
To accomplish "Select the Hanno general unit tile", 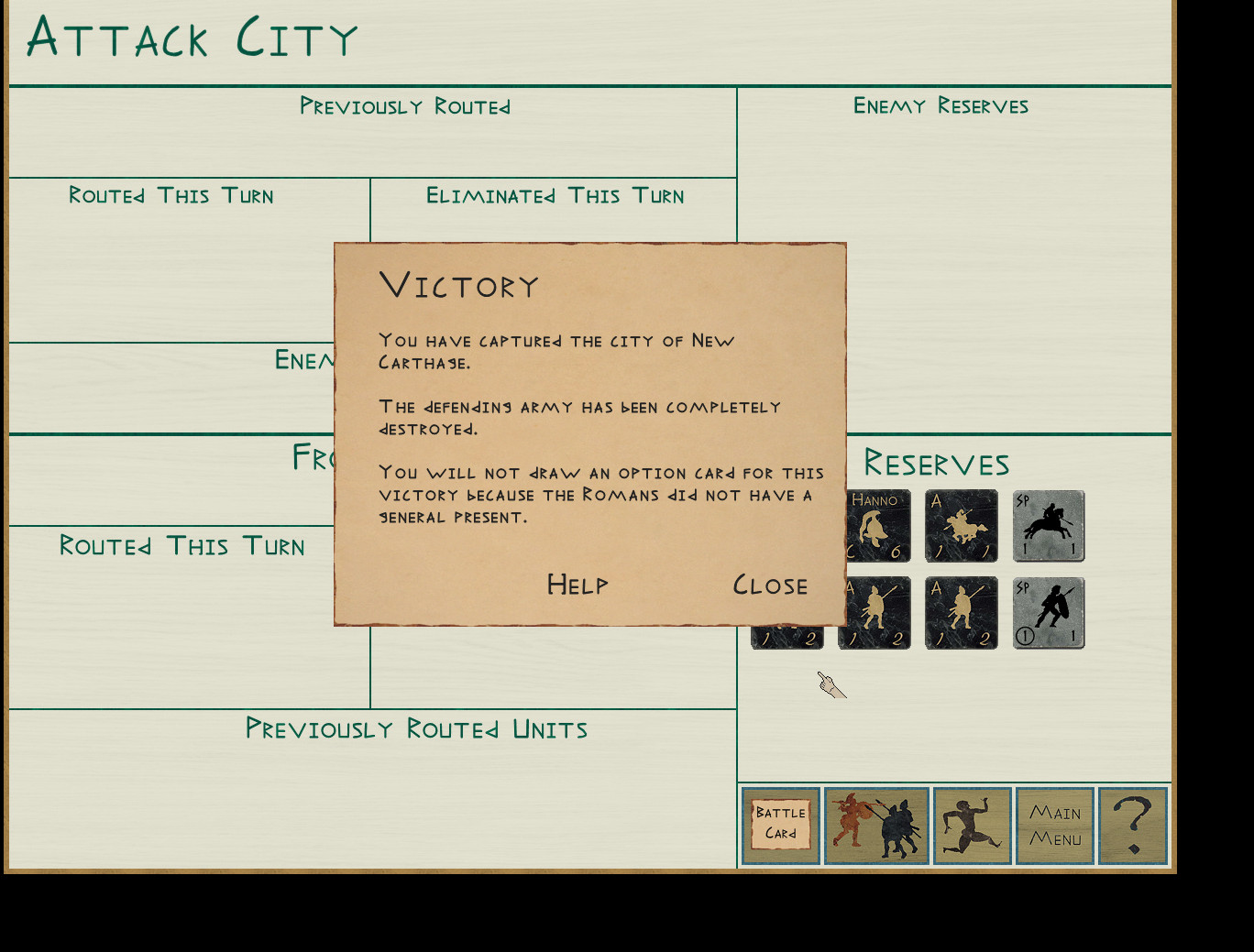I will point(878,526).
